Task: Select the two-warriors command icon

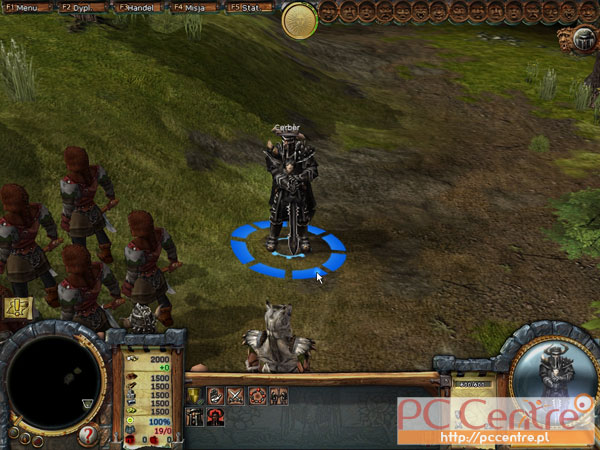Action: pos(278,396)
